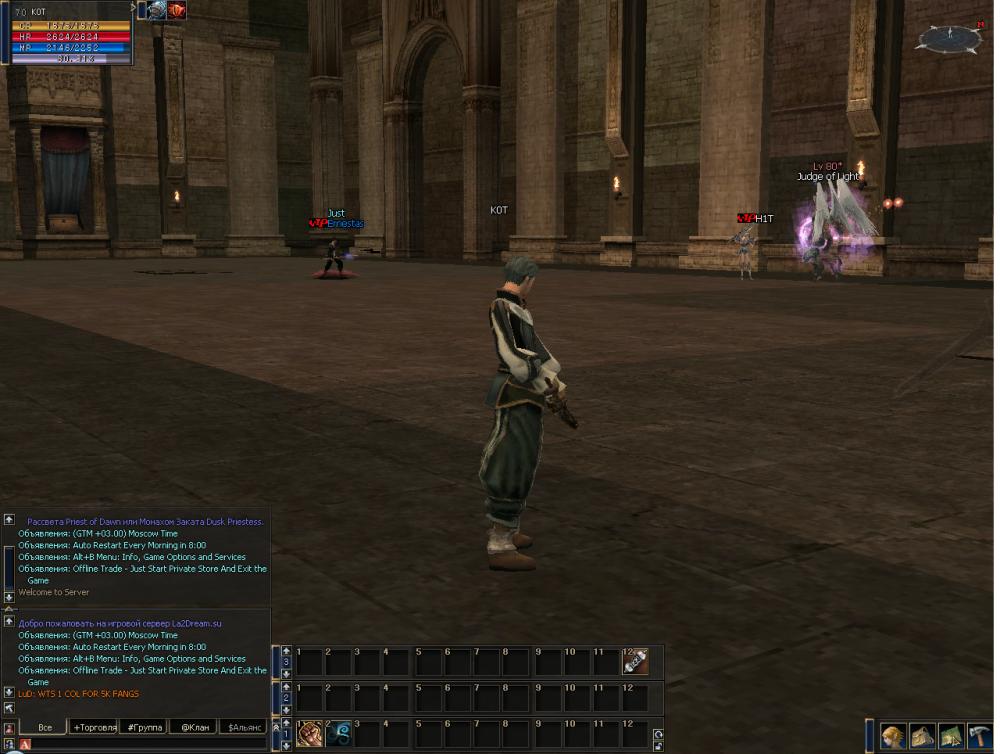Open the inventory bag icon

[922, 737]
